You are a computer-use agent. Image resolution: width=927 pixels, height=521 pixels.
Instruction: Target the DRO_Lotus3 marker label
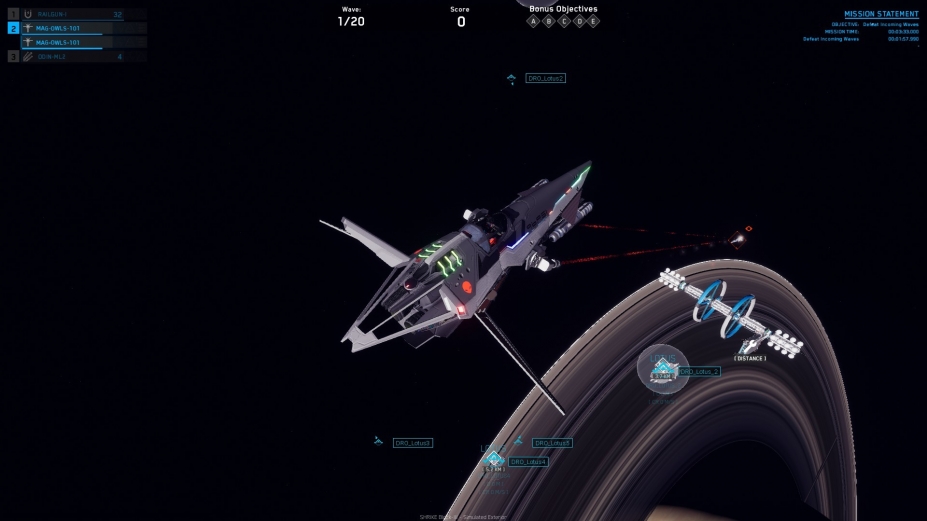coord(413,442)
